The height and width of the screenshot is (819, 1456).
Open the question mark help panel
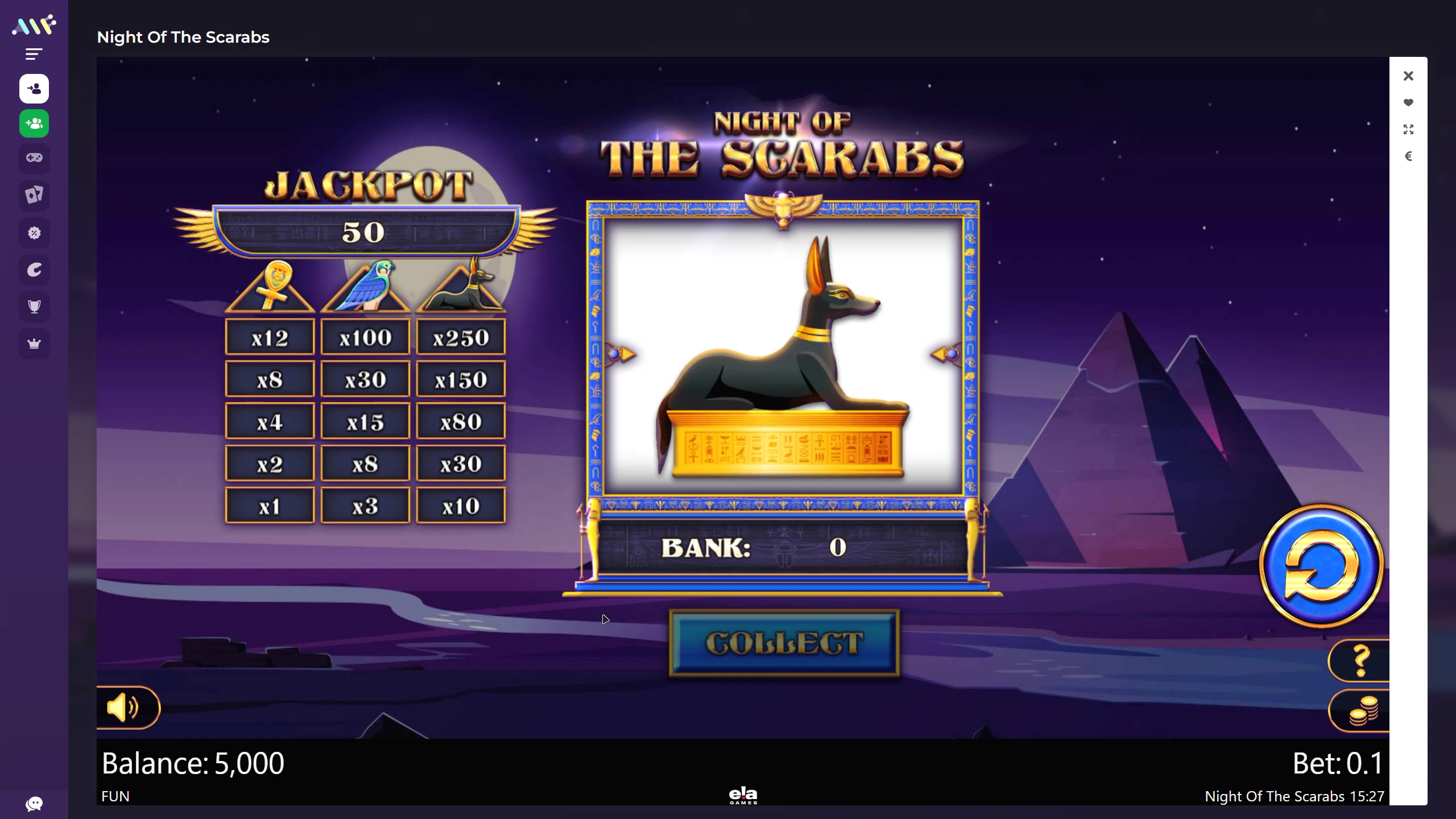[1360, 660]
